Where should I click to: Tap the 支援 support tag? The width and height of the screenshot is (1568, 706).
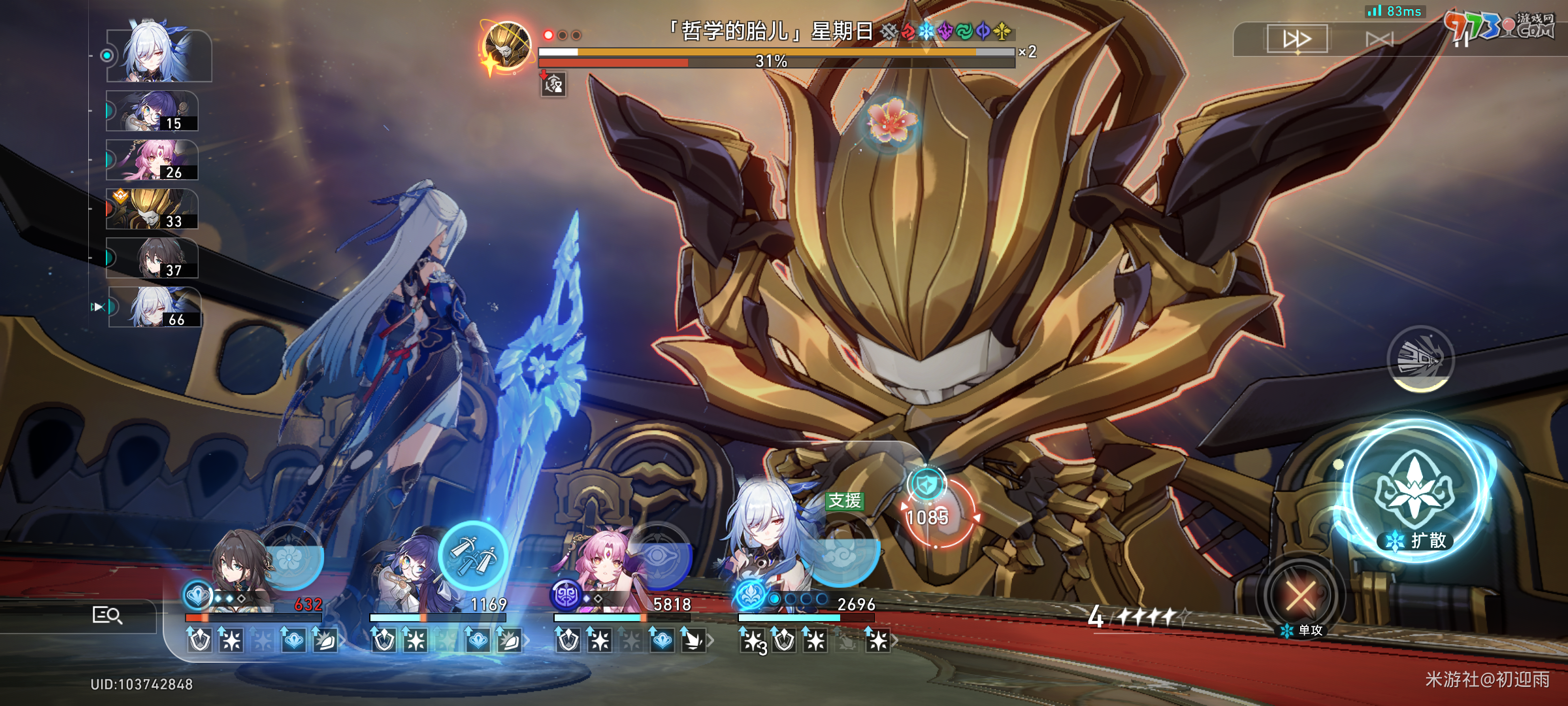coord(844,501)
